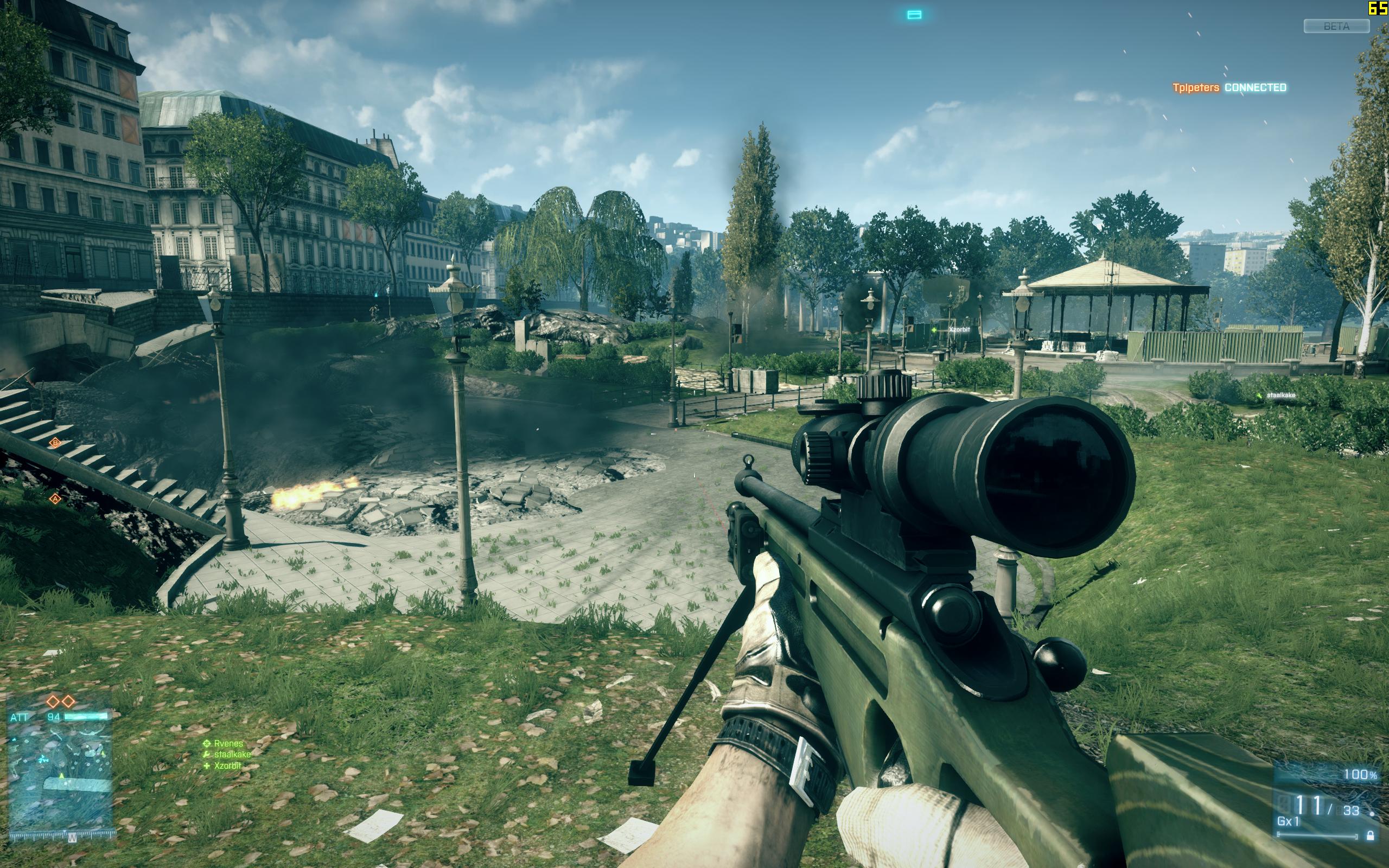The width and height of the screenshot is (1389, 868).
Task: Click the Tplpeters name in the connection feed
Action: click(1196, 88)
